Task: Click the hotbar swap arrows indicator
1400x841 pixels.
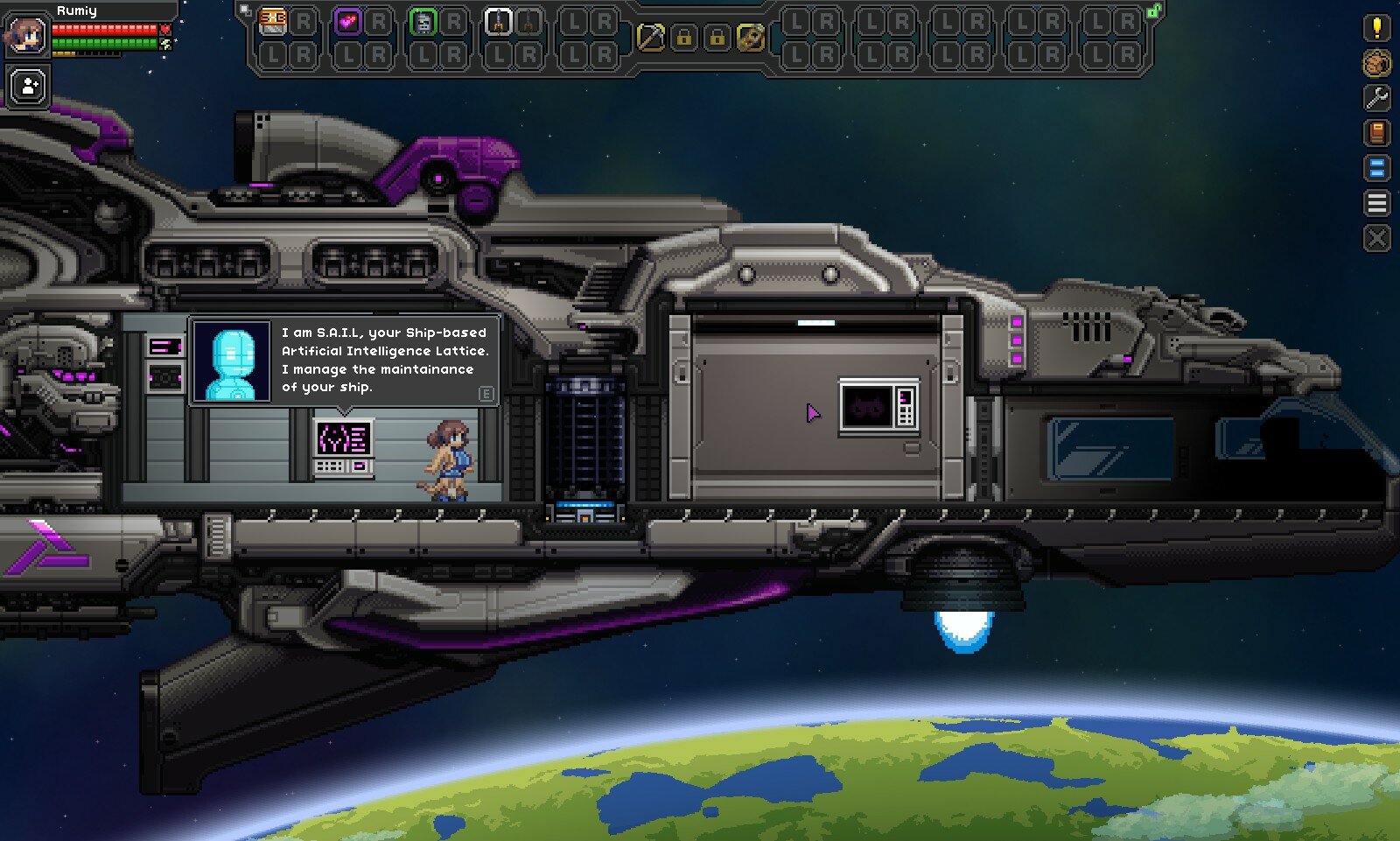Action: 246,8
